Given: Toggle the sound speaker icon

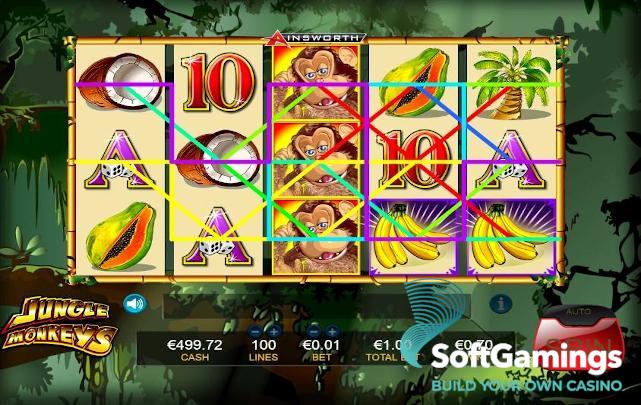Looking at the screenshot, I should point(133,302).
